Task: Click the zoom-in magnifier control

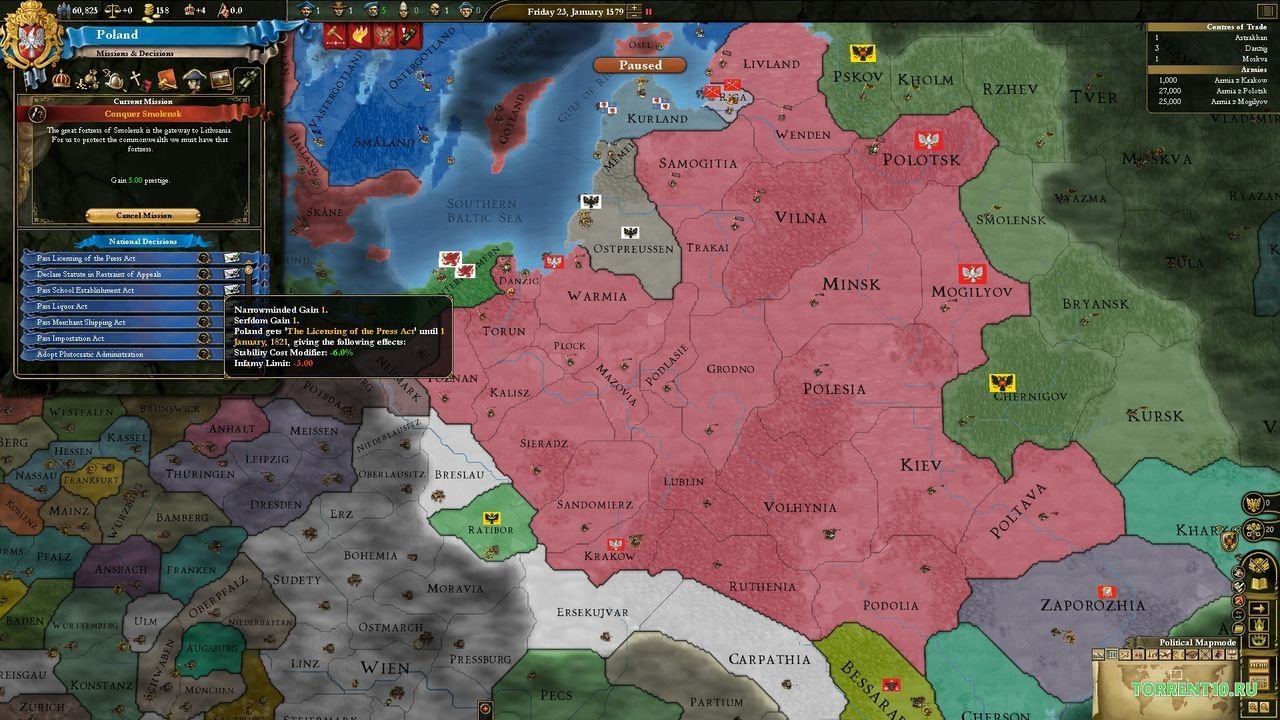Action: pyautogui.click(x=1253, y=706)
